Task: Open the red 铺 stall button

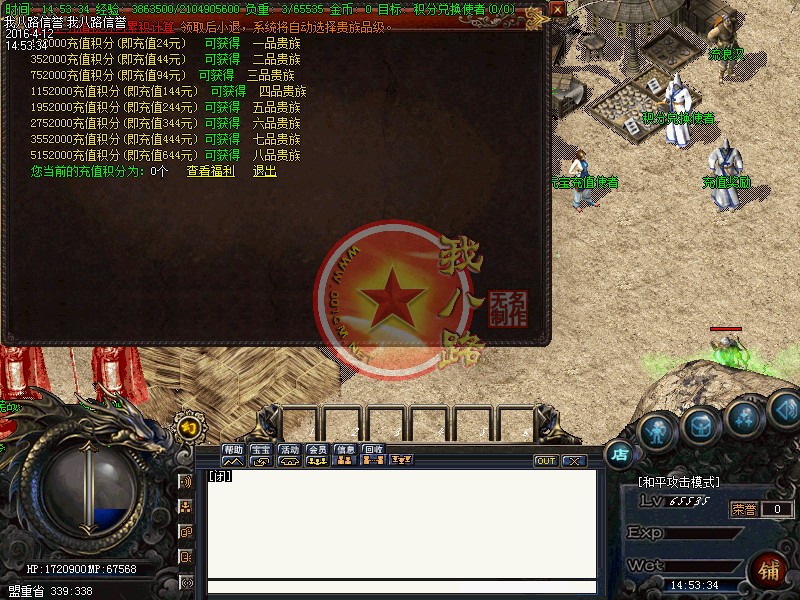Action: tap(771, 571)
